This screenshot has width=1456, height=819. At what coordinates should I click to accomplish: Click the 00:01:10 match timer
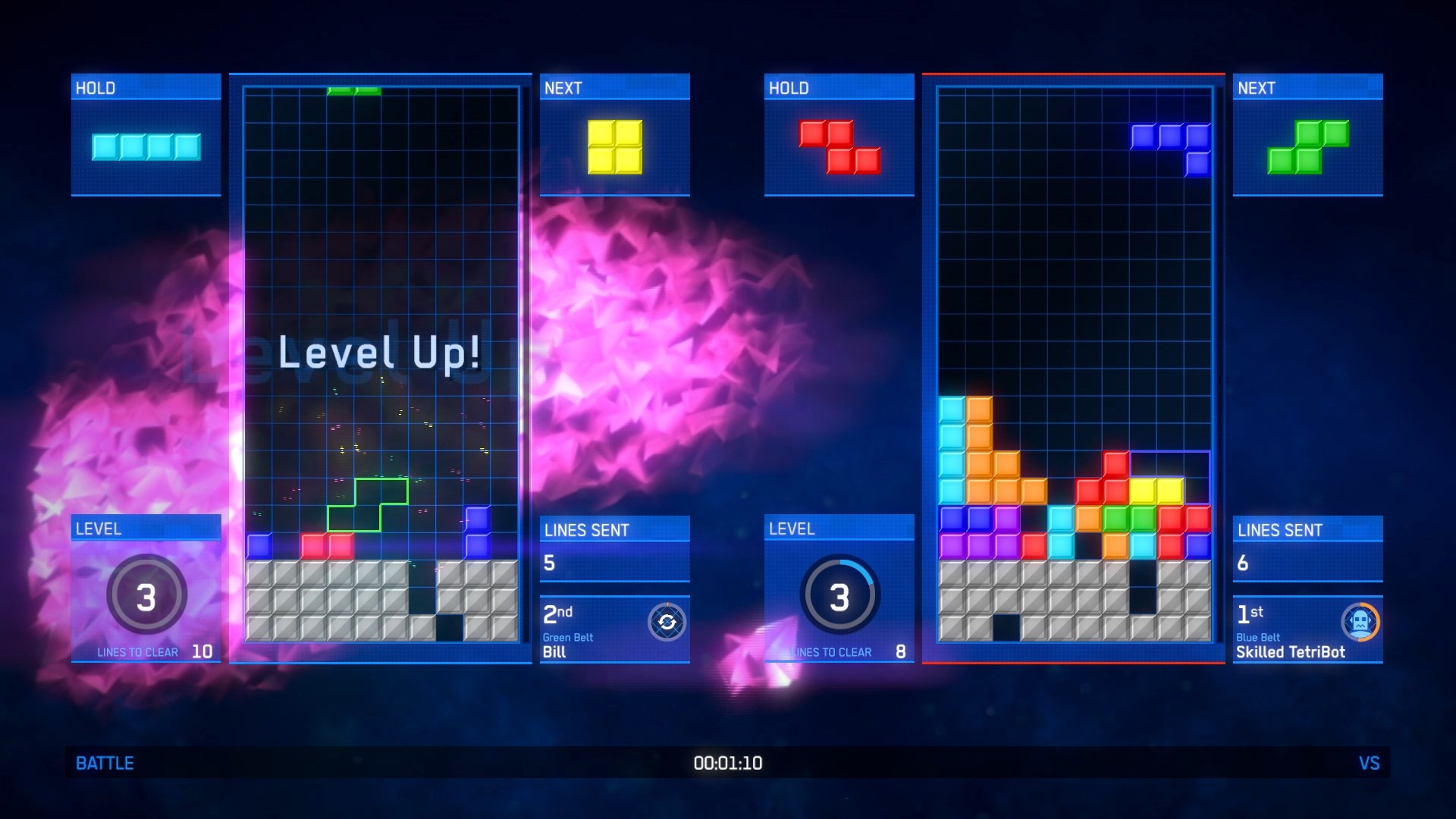point(727,764)
